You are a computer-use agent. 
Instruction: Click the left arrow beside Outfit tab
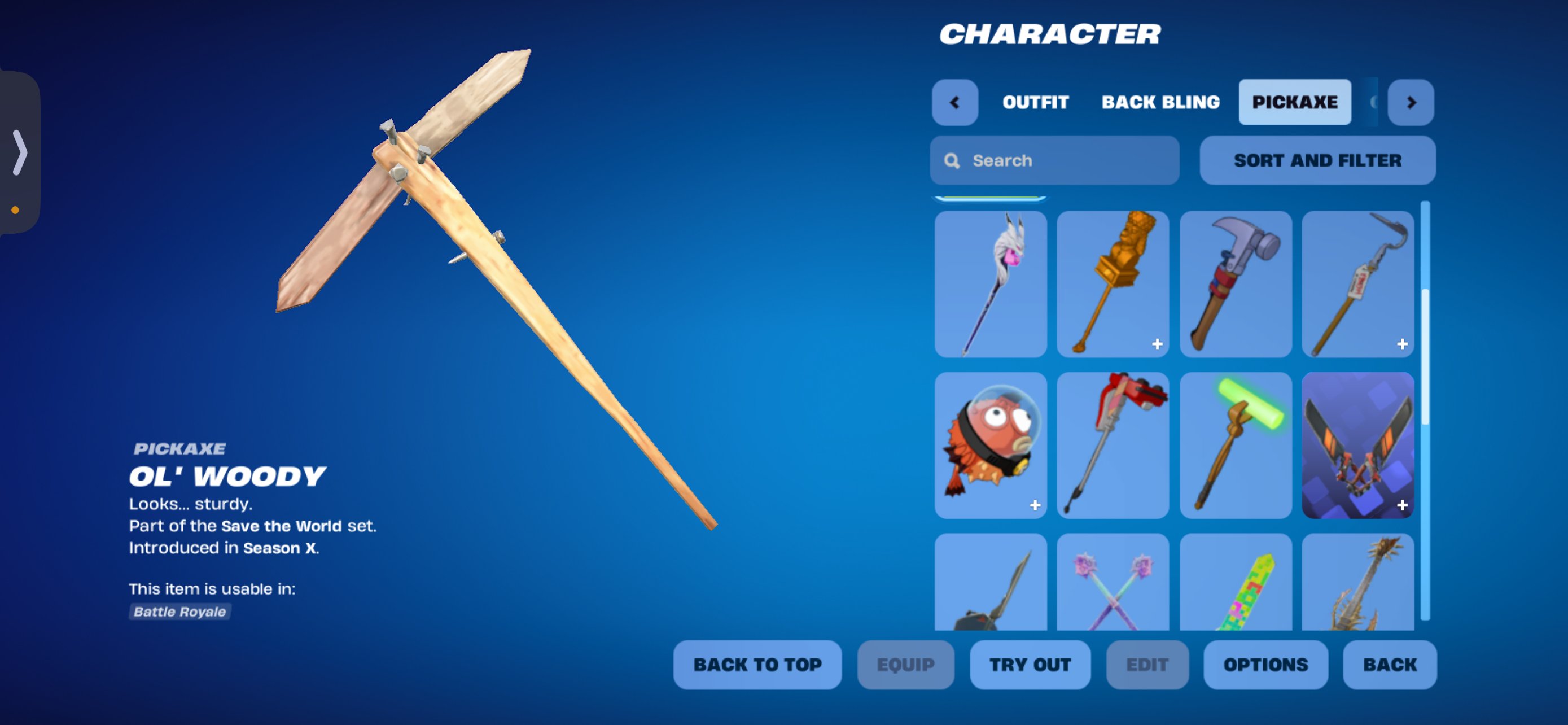[x=954, y=102]
